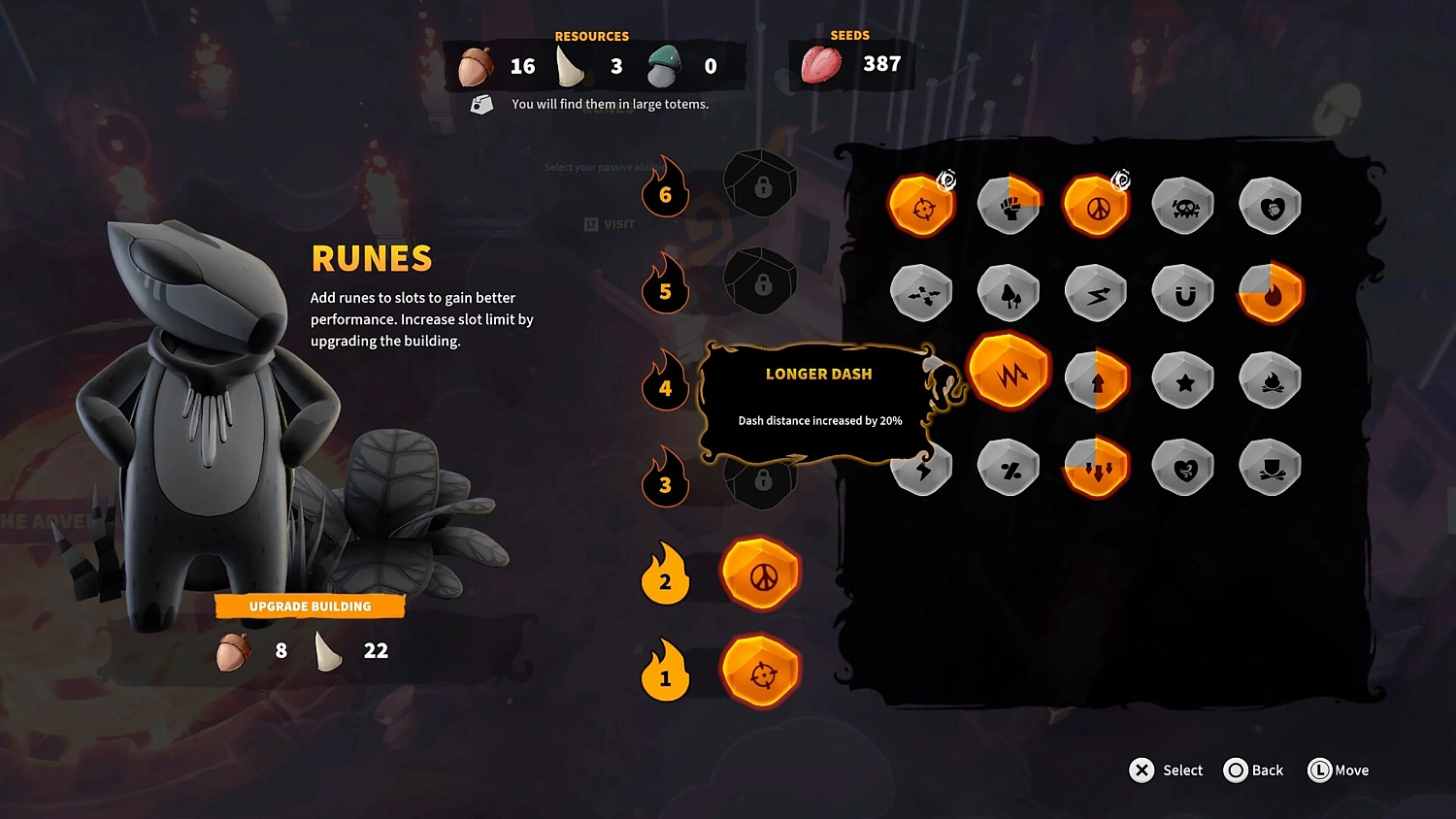Select the flame rune

click(x=1270, y=292)
